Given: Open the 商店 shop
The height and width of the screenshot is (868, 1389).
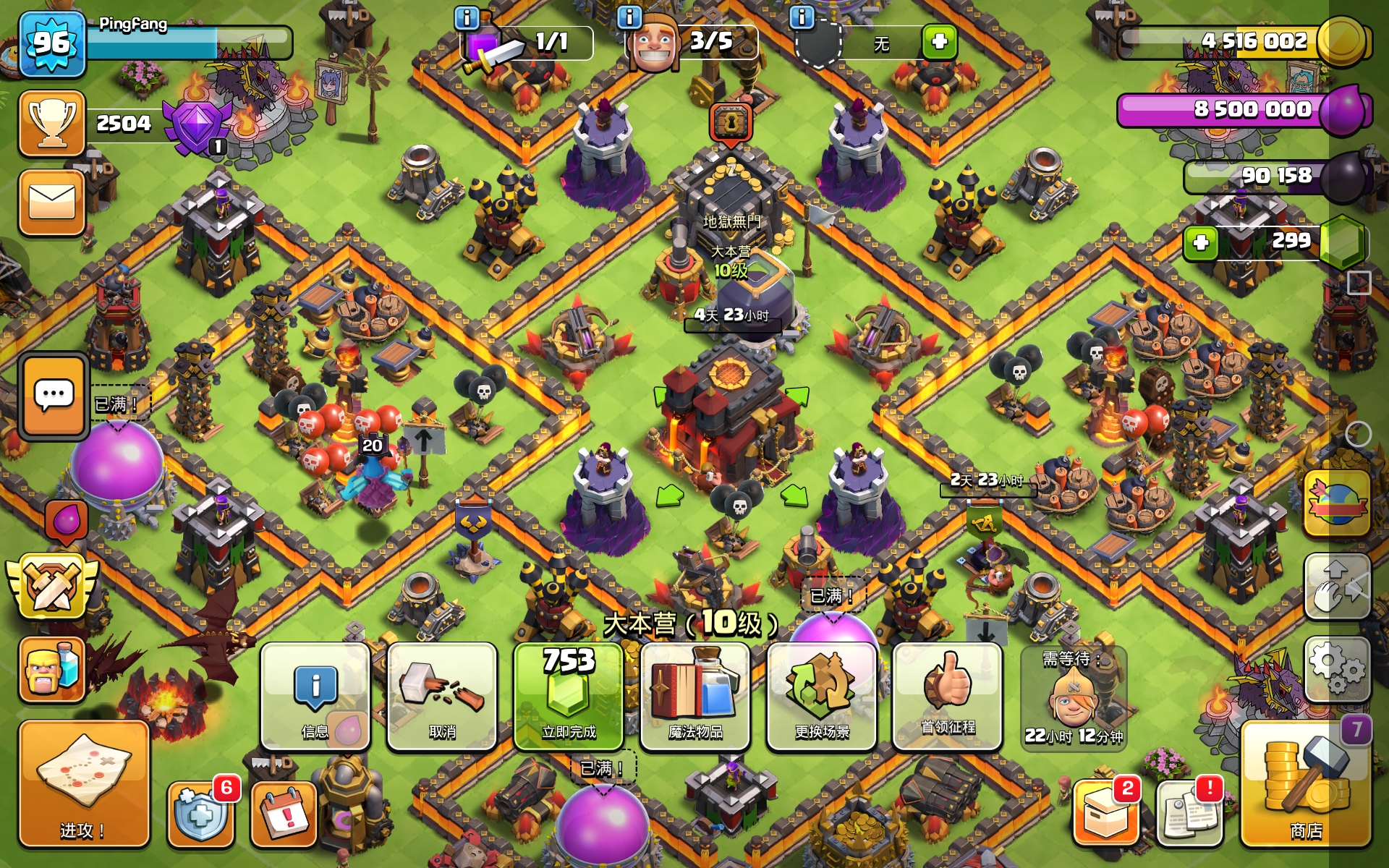Looking at the screenshot, I should click(x=1306, y=784).
